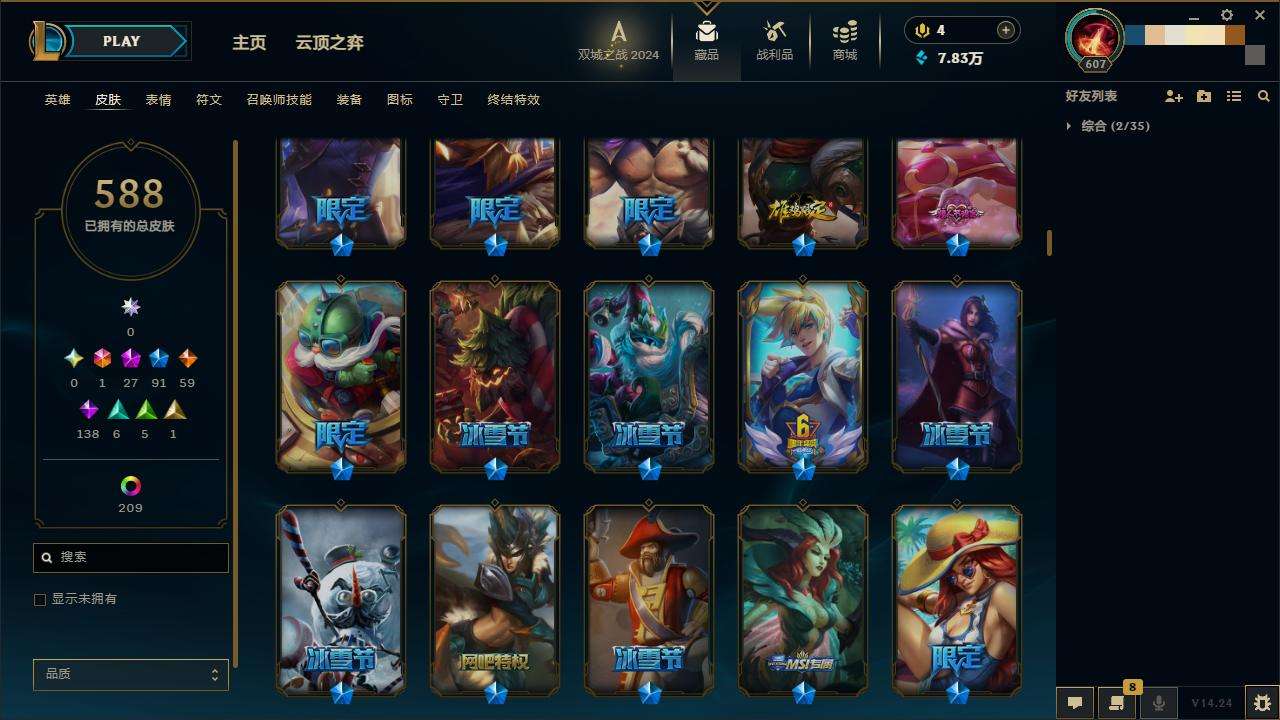Switch to the 装备 items tab
Viewport: 1280px width, 720px height.
pos(349,100)
